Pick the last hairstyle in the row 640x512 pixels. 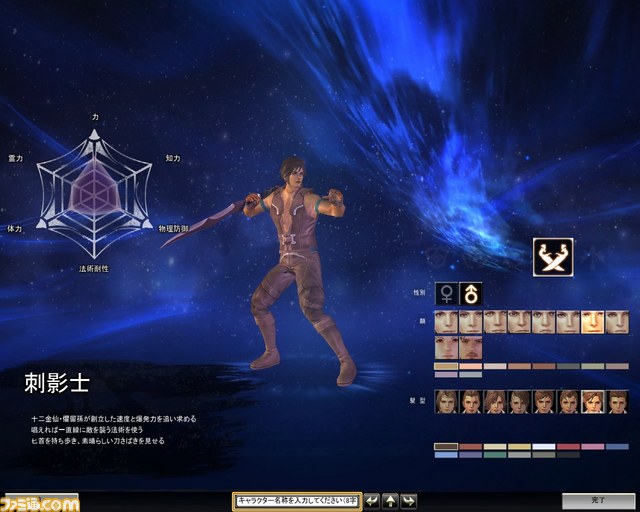617,400
